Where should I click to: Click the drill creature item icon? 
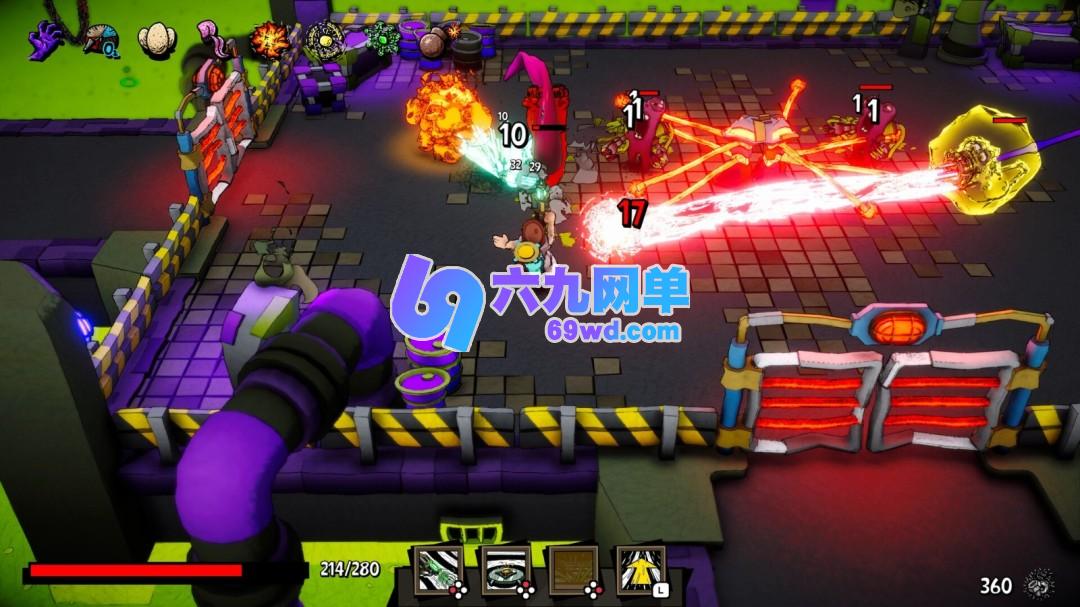100,42
